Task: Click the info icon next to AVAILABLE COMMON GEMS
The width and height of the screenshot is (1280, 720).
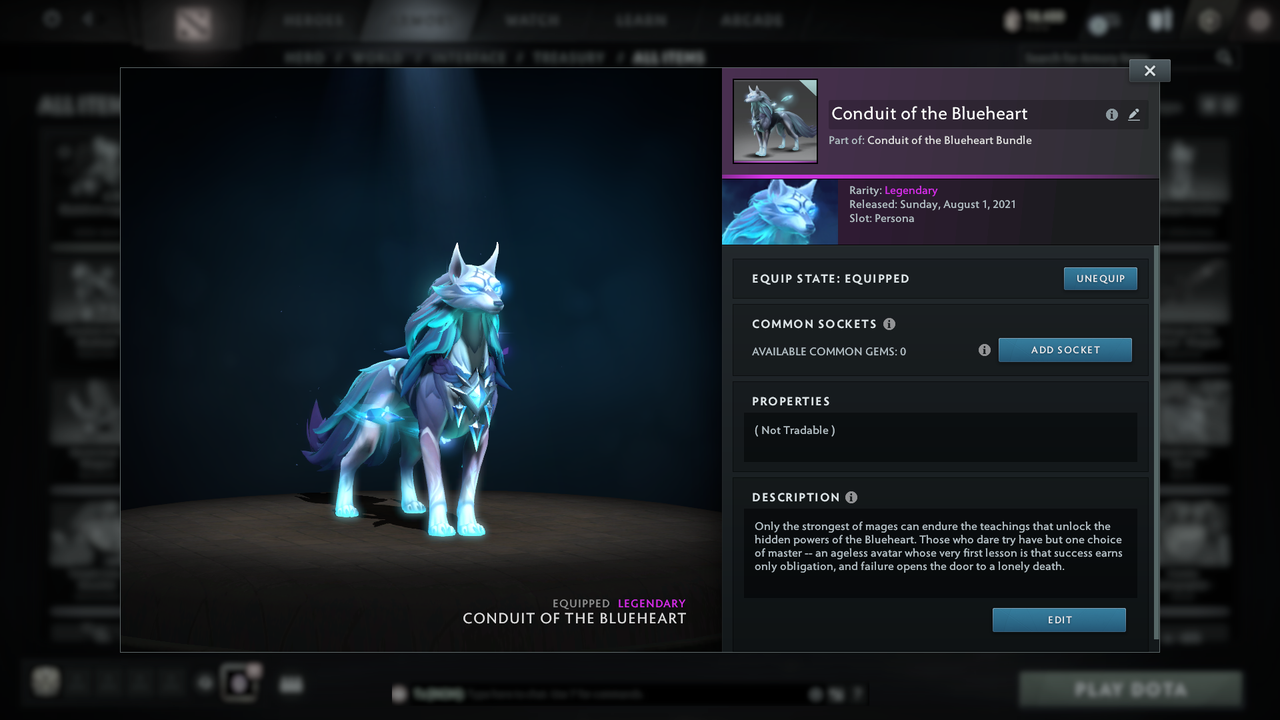Action: point(984,350)
